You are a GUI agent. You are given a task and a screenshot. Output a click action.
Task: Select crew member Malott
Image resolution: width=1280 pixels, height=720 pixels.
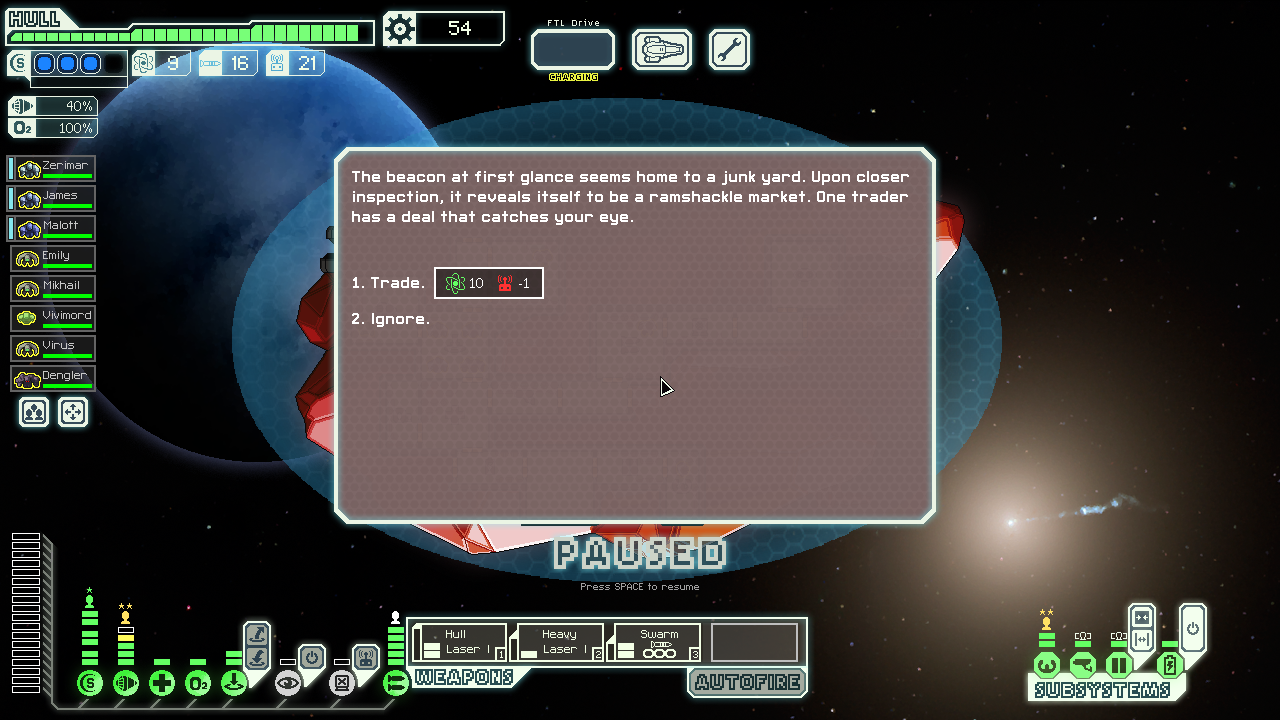[54, 229]
